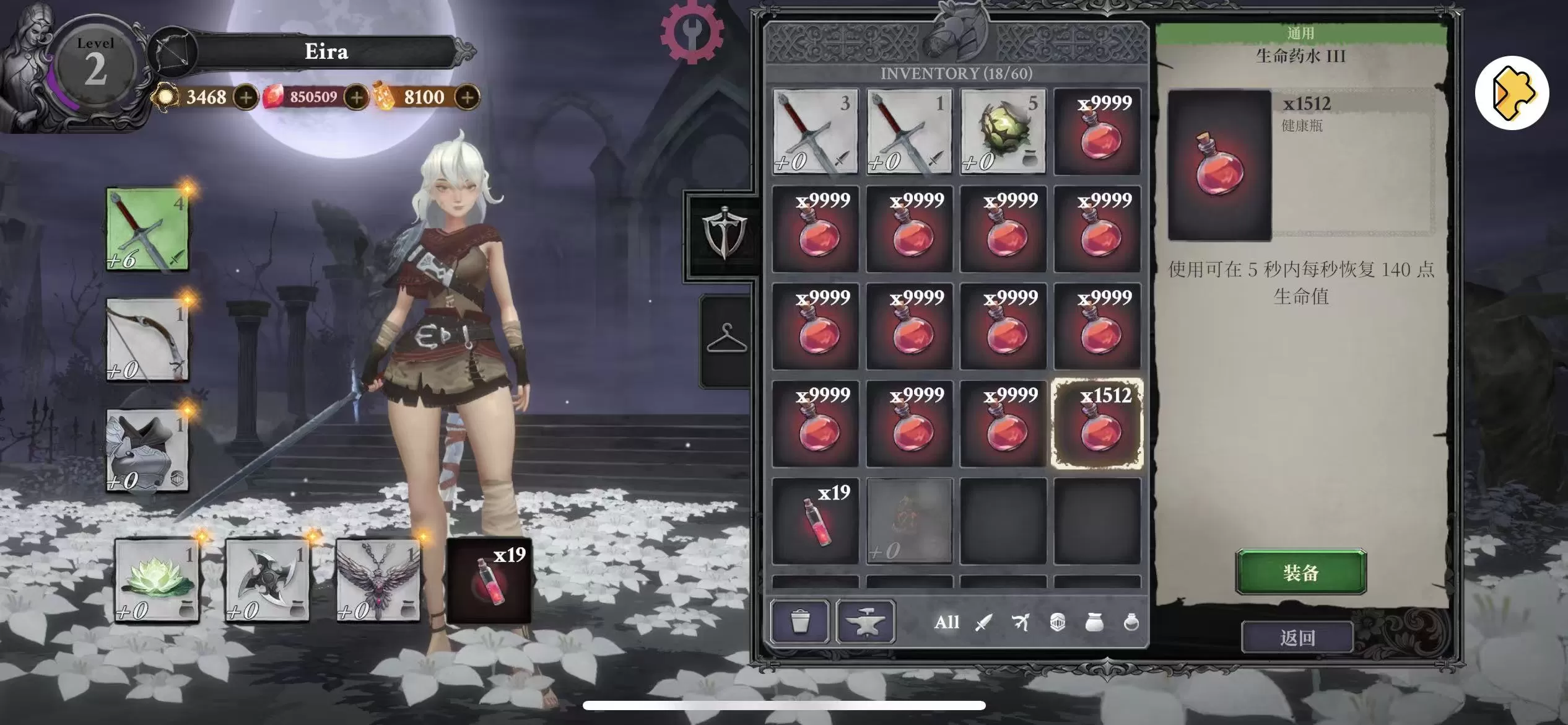Image resolution: width=1568 pixels, height=725 pixels.
Task: Open the gear-and-wrench settings icon
Action: [x=692, y=31]
